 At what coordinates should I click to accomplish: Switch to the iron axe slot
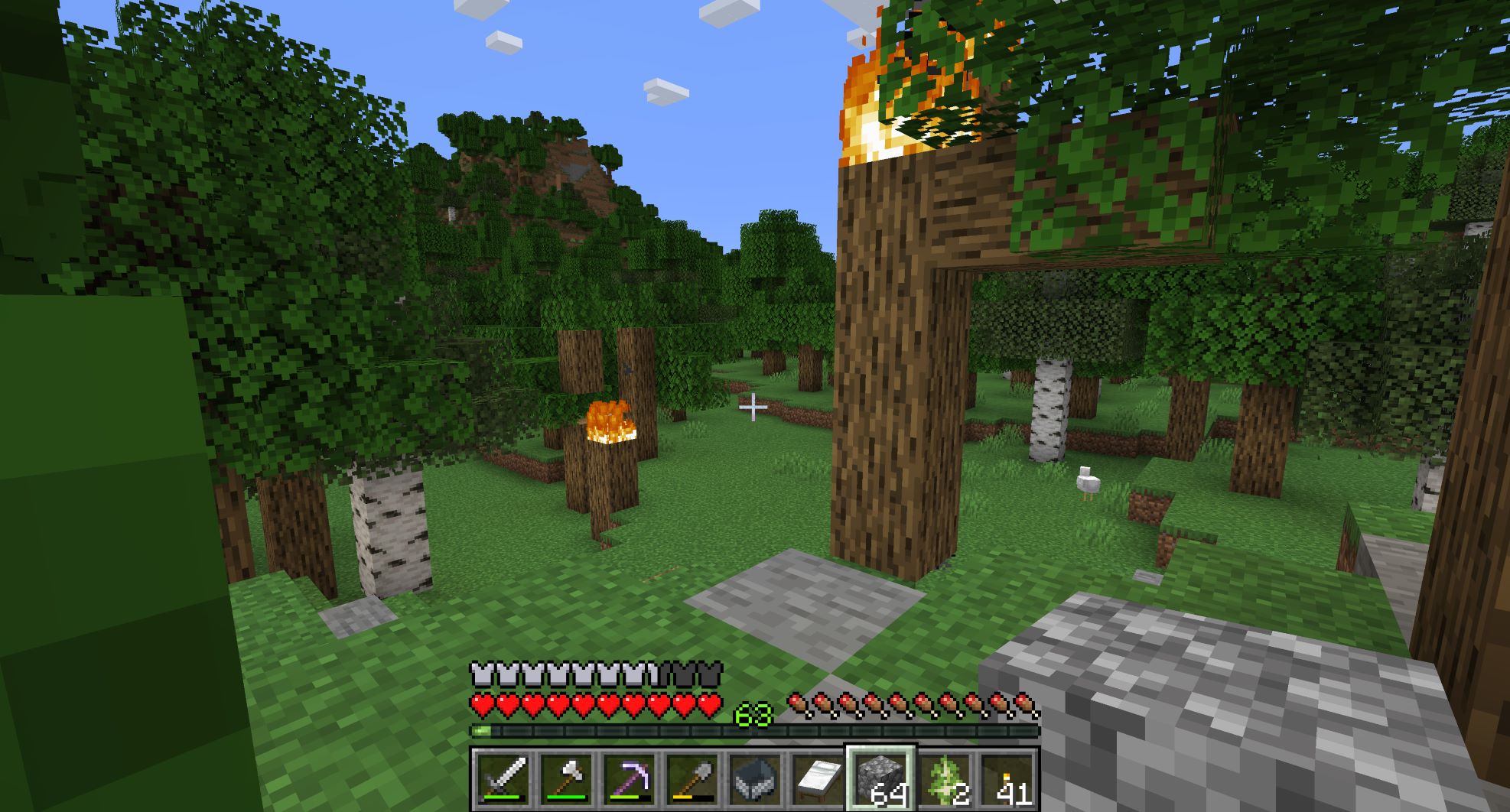[x=566, y=779]
